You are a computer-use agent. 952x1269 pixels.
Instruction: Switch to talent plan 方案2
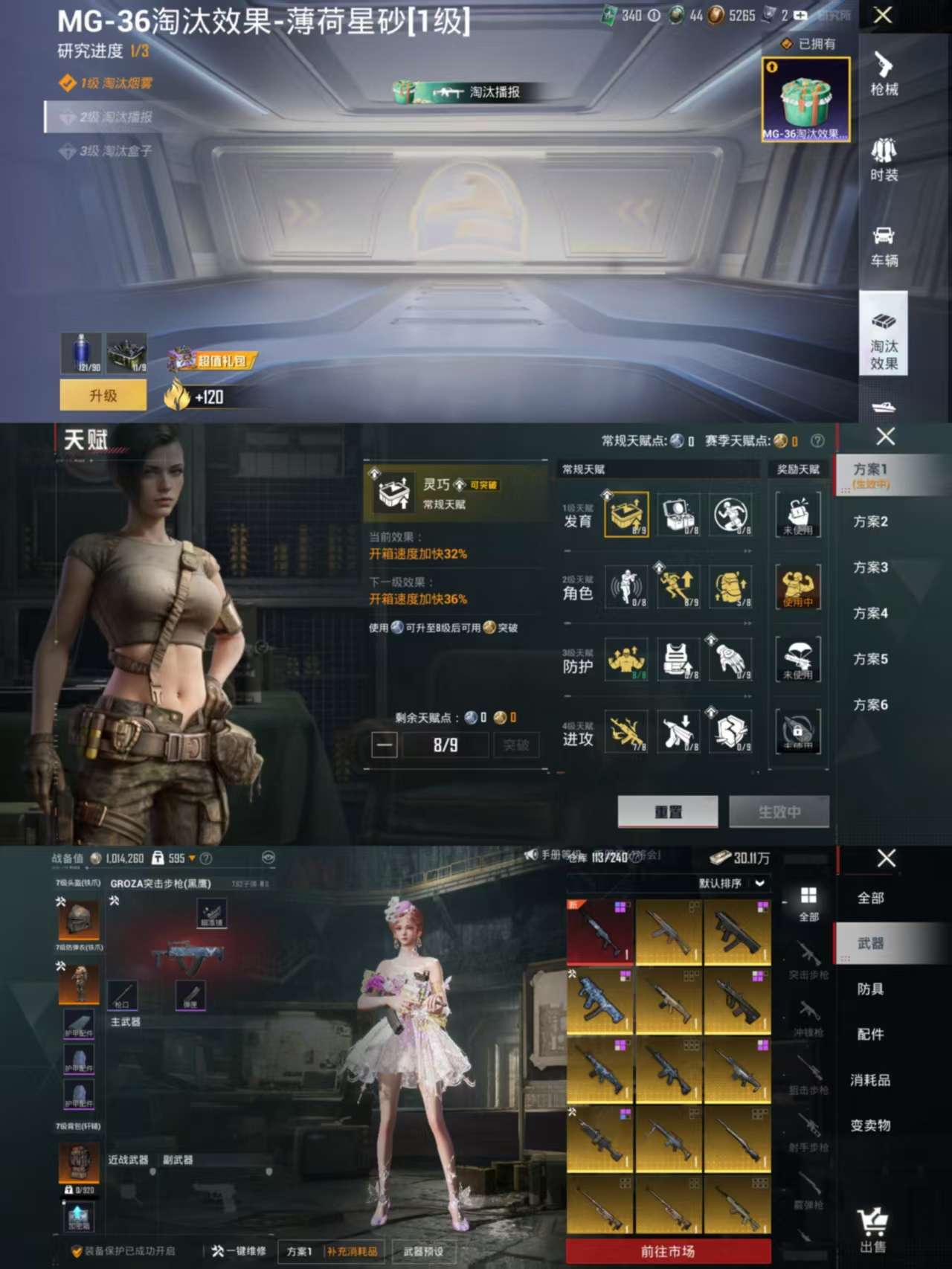tap(870, 521)
